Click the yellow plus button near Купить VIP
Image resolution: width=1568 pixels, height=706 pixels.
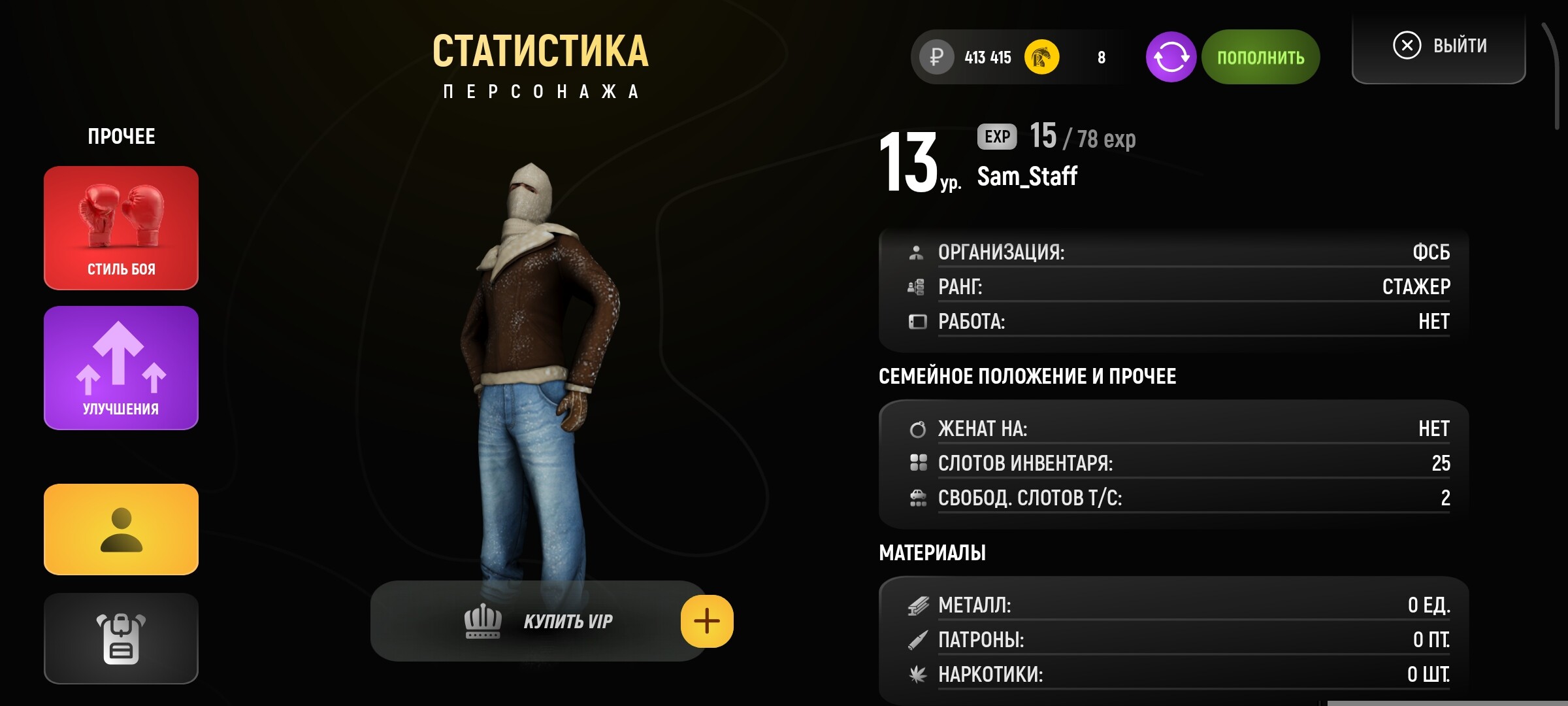[707, 622]
